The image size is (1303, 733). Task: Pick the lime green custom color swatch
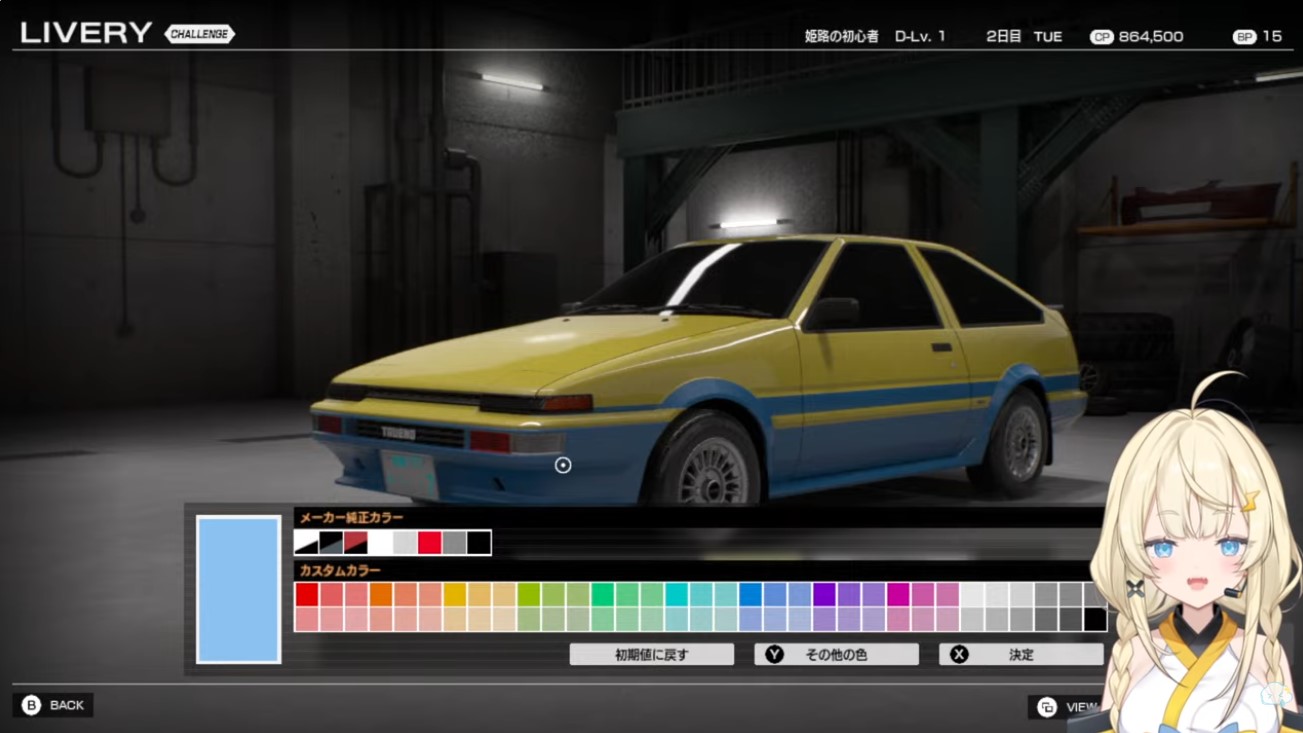click(x=529, y=595)
